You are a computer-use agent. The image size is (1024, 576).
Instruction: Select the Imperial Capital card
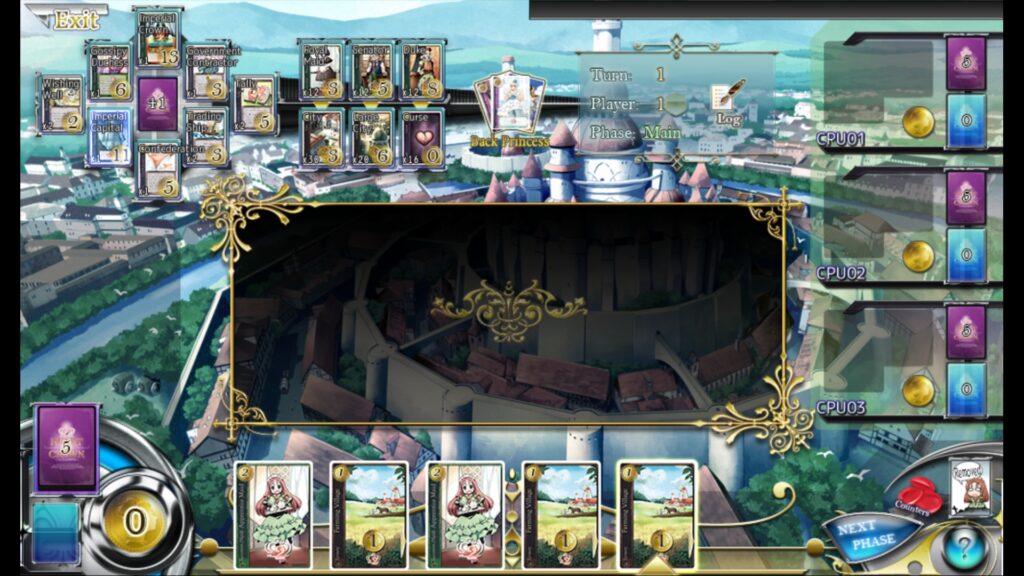coord(109,137)
